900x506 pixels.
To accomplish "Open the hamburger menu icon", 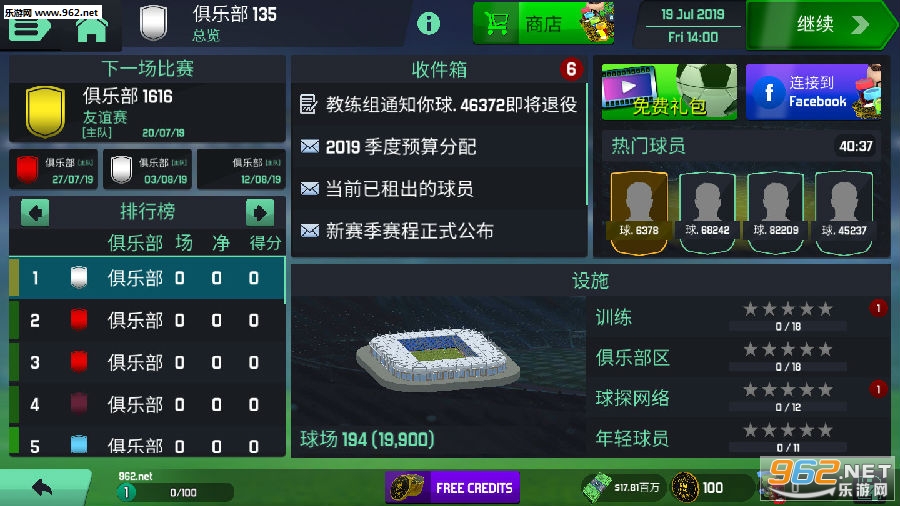I will (x=30, y=26).
